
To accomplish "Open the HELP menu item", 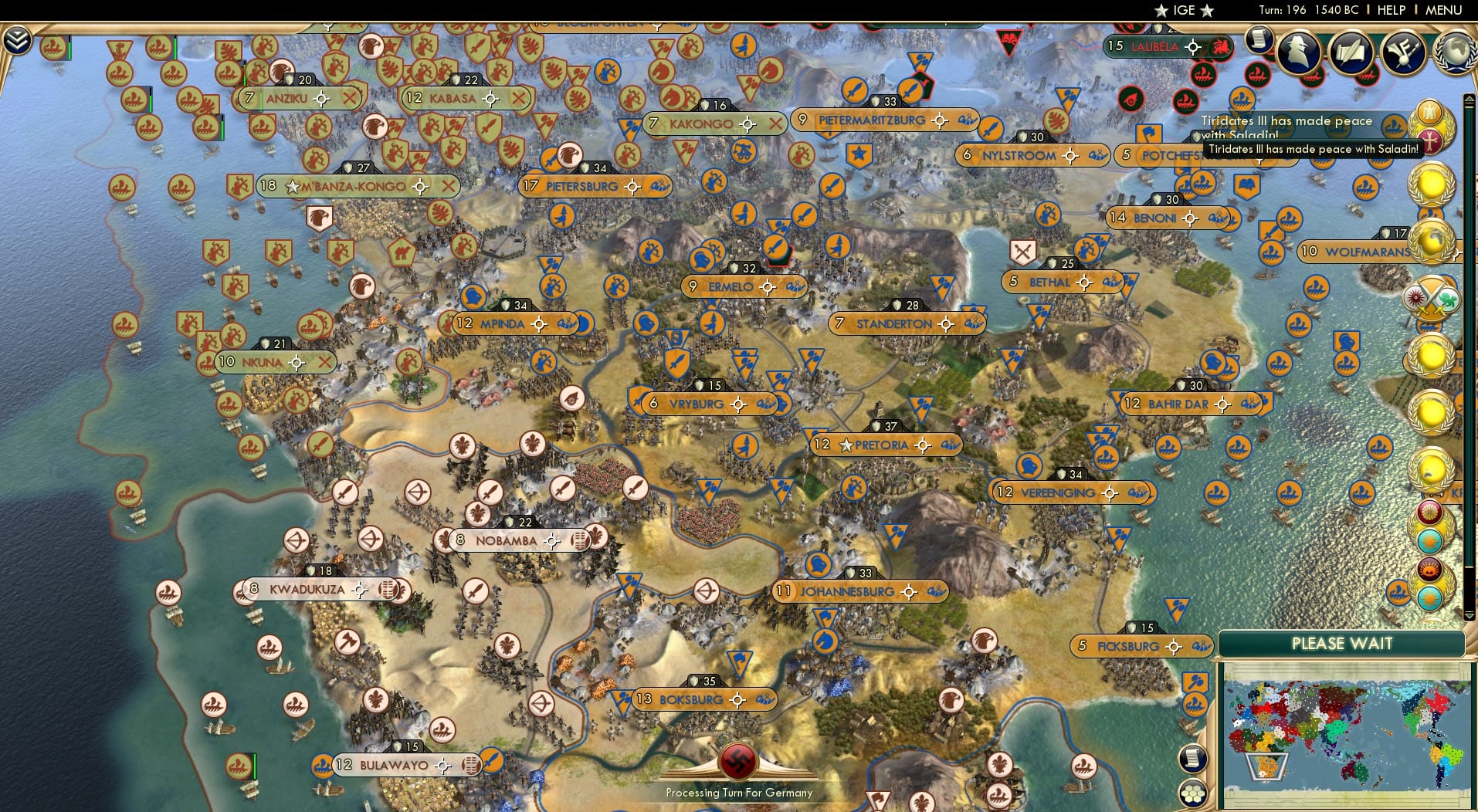I will 1390,10.
